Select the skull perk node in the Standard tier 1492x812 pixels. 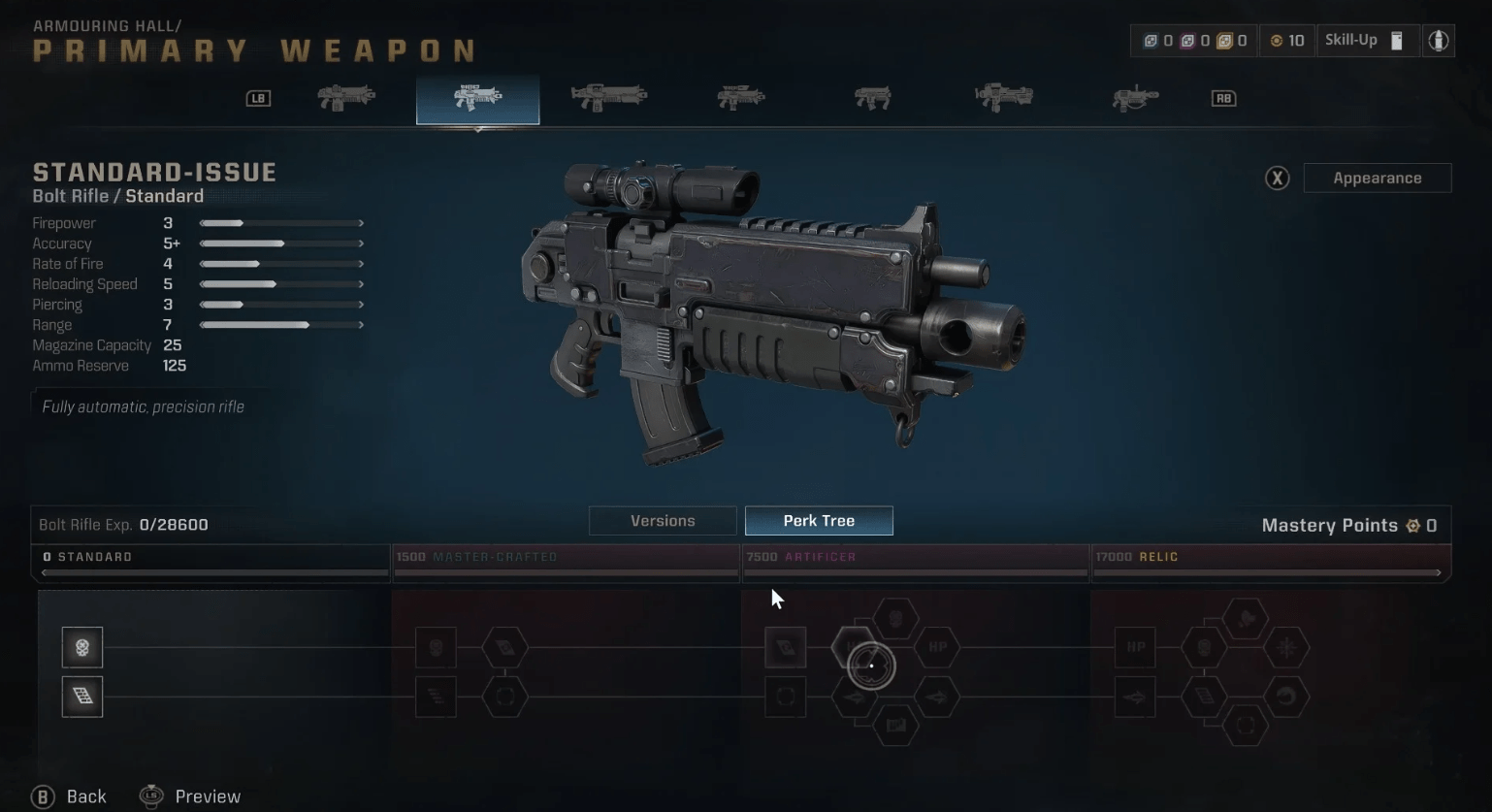pos(82,647)
